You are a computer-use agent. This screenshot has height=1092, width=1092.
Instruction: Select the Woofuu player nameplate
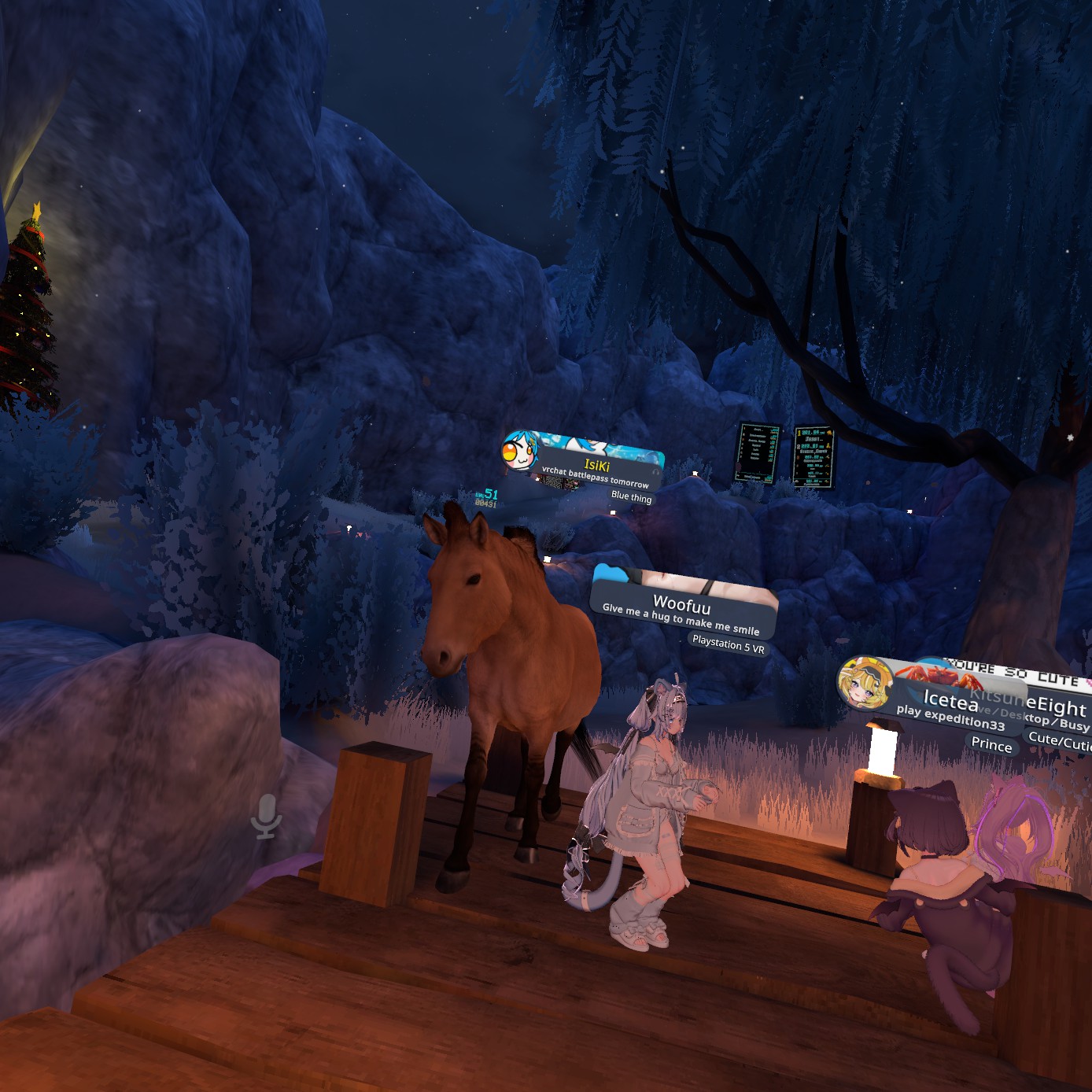(682, 605)
